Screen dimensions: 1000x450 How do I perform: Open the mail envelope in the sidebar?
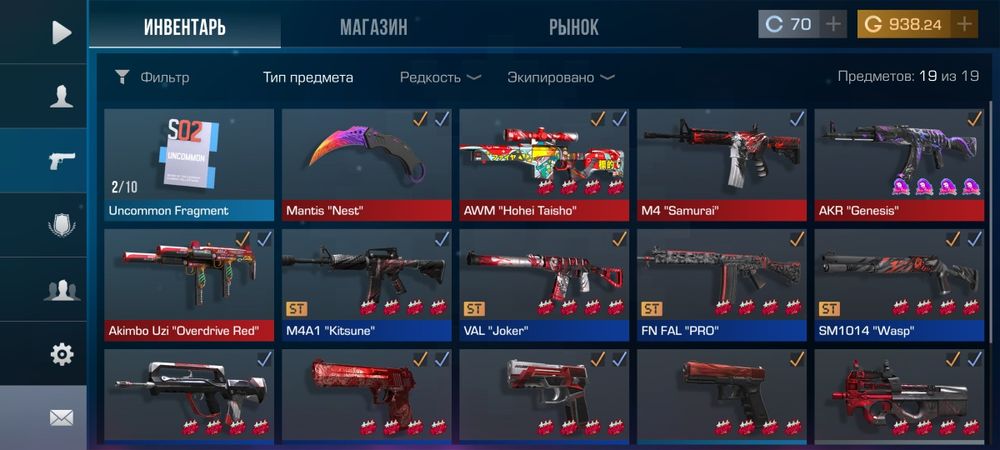(62, 418)
